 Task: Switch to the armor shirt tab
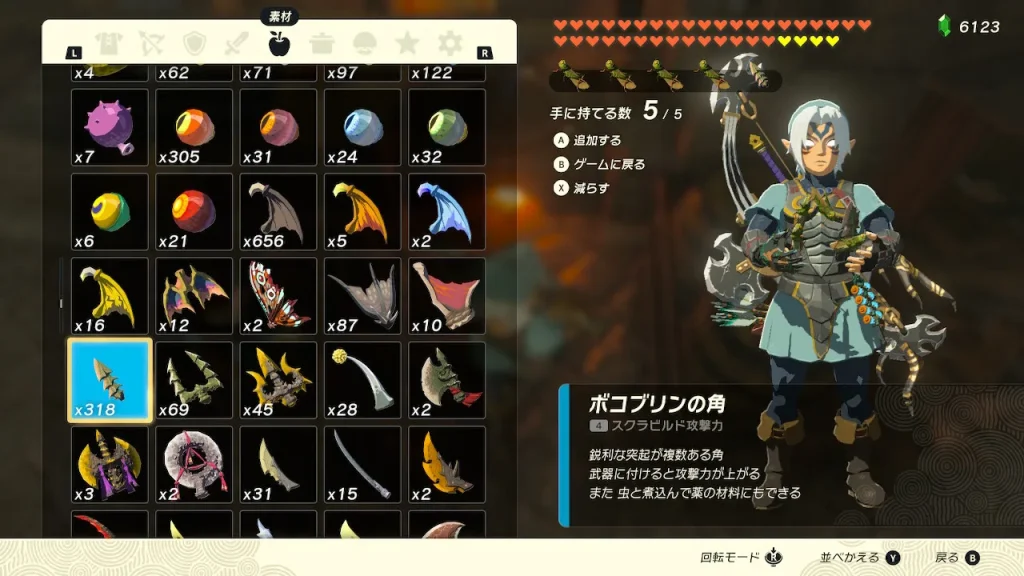107,43
